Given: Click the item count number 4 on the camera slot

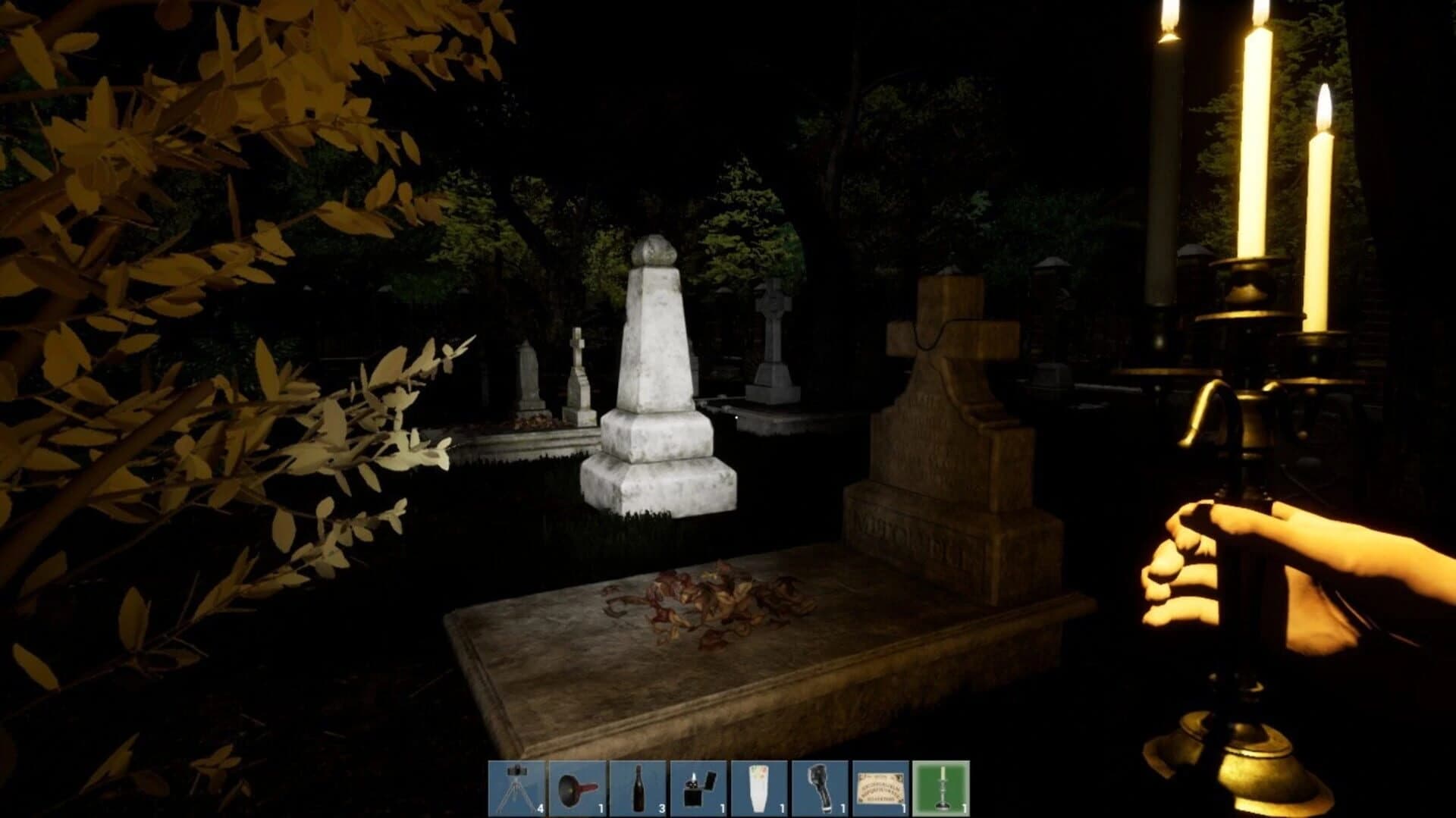Looking at the screenshot, I should point(540,809).
